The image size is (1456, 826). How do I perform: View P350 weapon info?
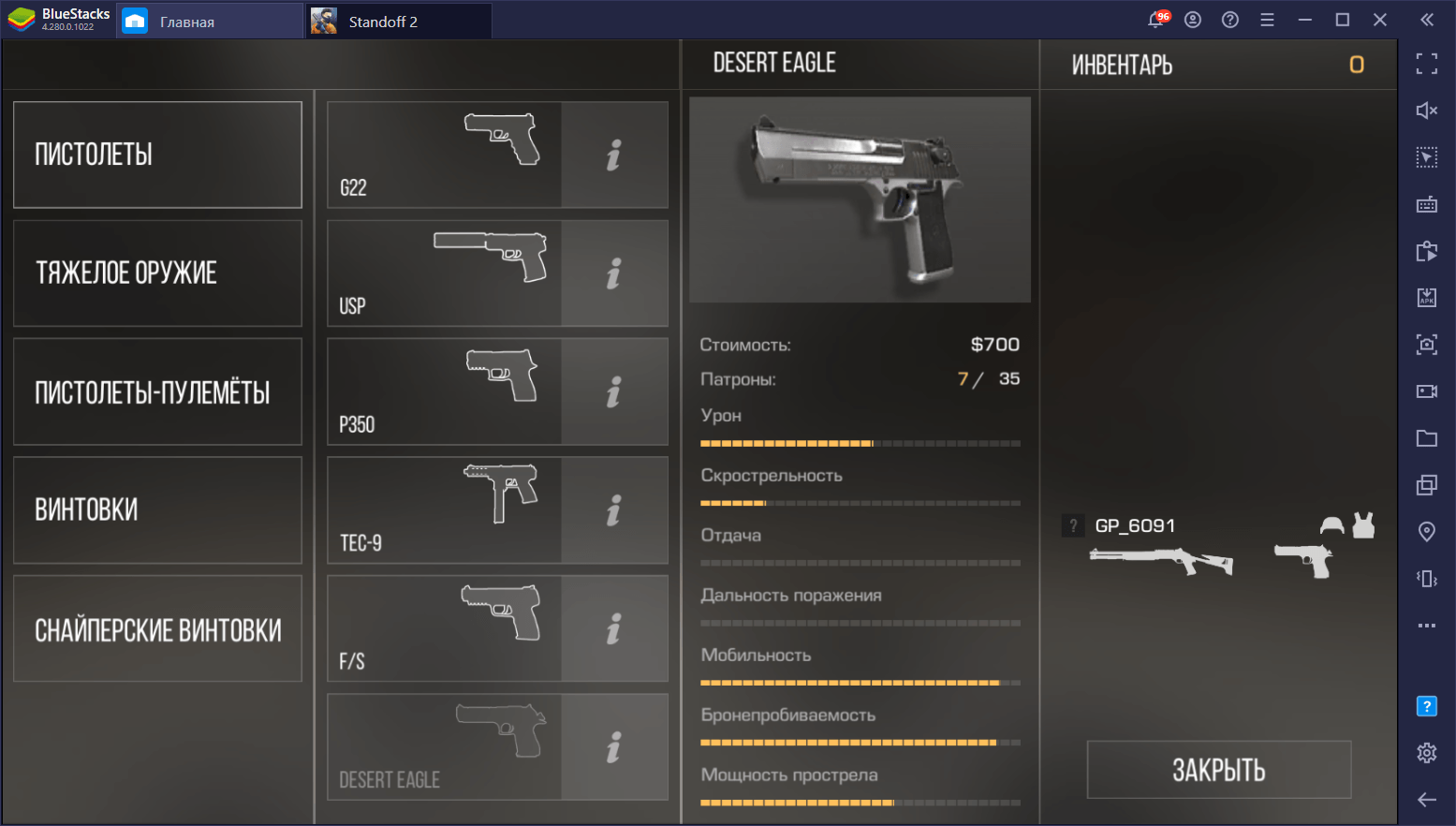tap(614, 391)
